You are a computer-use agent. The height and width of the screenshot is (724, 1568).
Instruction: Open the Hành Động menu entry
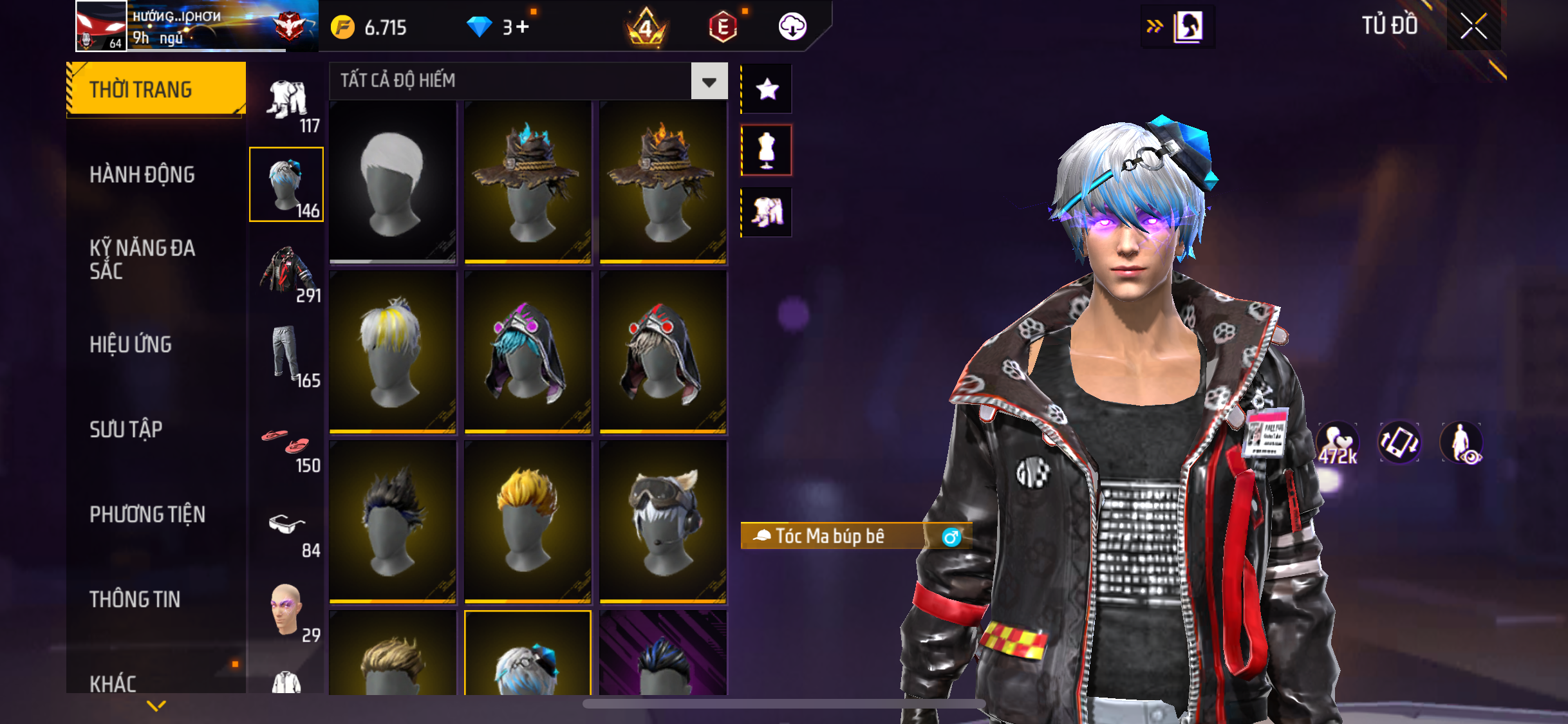tap(142, 174)
